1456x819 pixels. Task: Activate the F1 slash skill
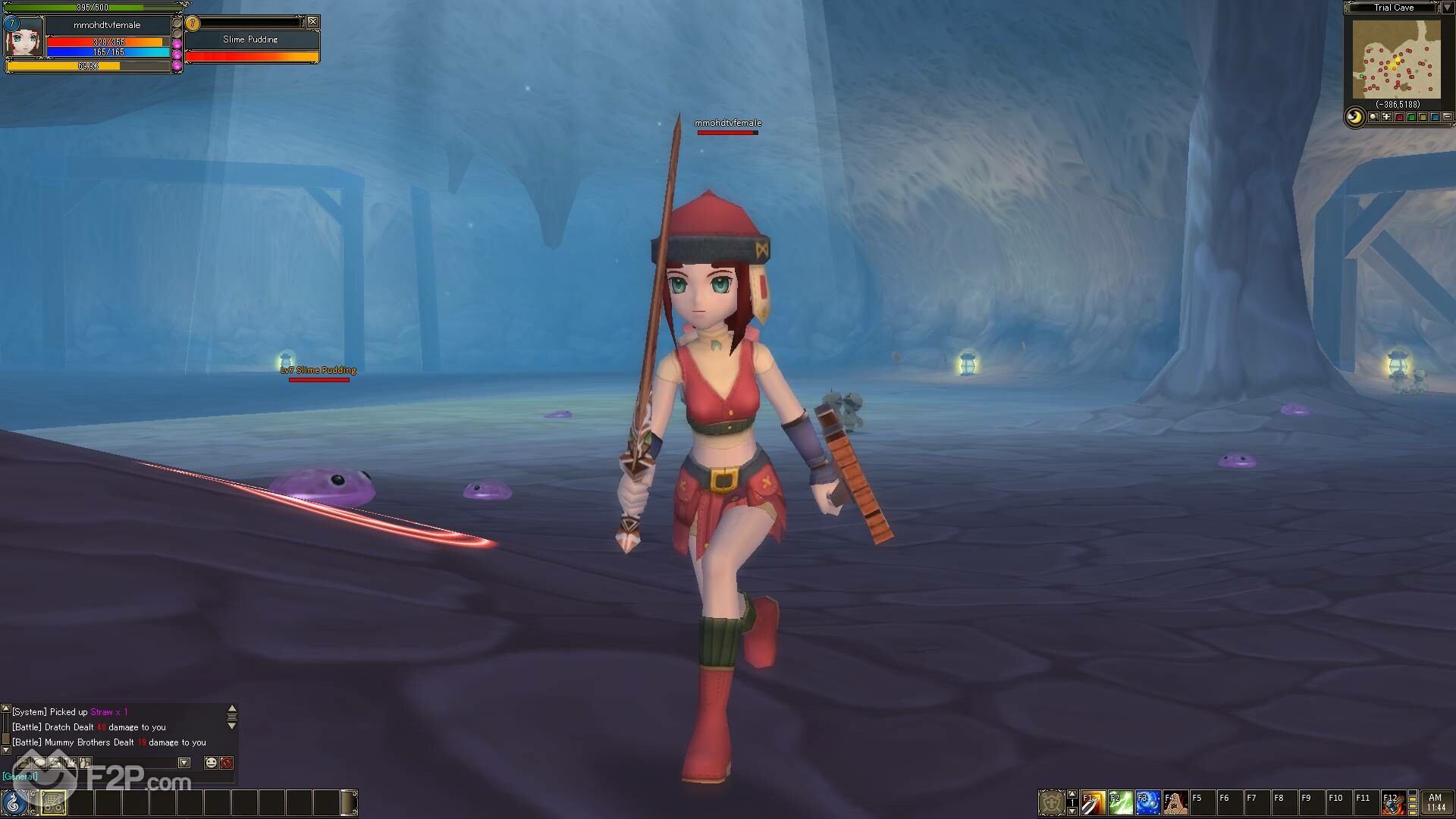pos(1093,802)
